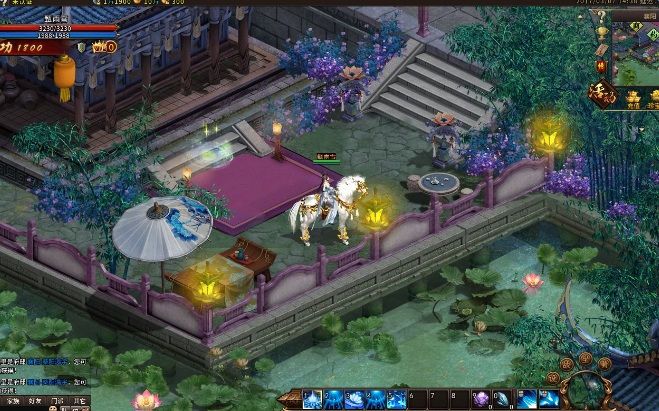Select the first chat tab at bottom-left
659x411 pixels.
click(x=11, y=402)
